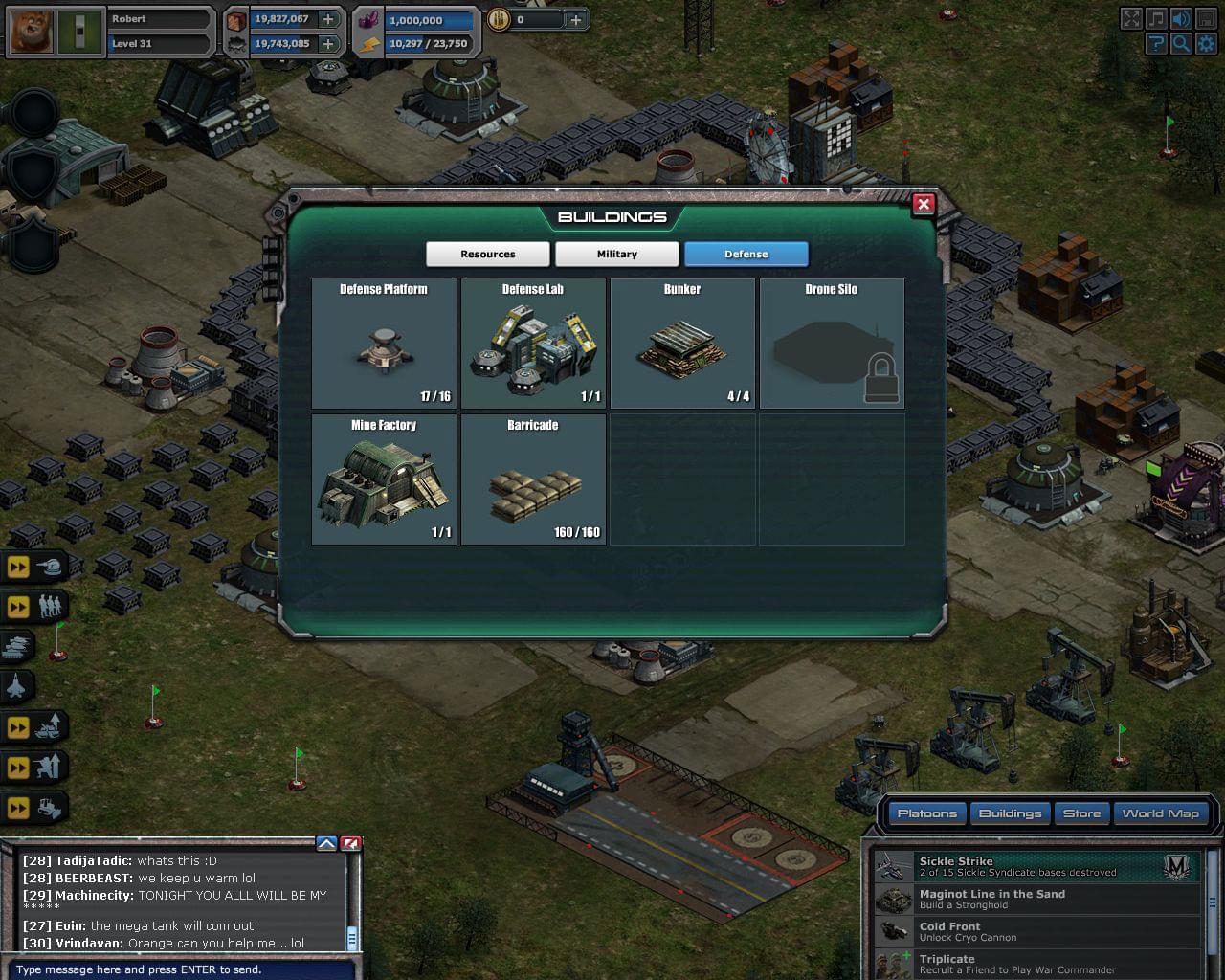1225x980 pixels.
Task: Toggle music with the note icon
Action: click(x=1156, y=19)
